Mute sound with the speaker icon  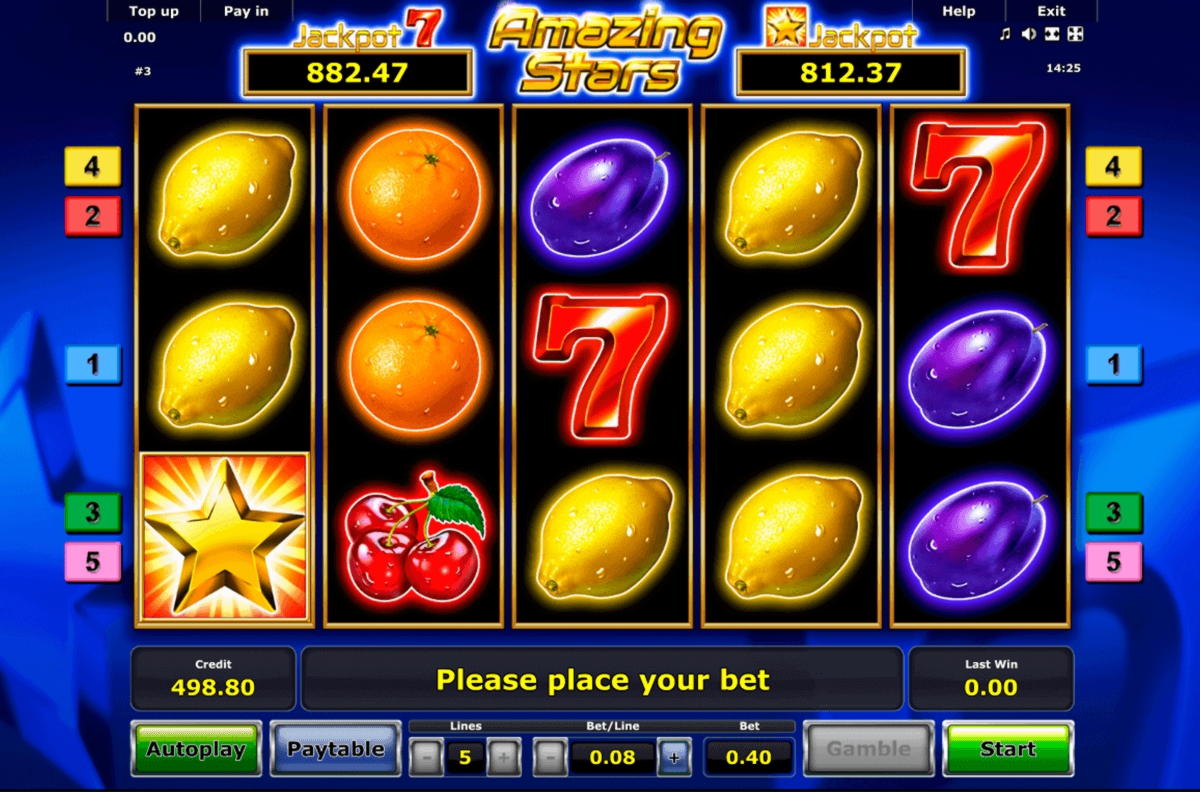point(1028,35)
